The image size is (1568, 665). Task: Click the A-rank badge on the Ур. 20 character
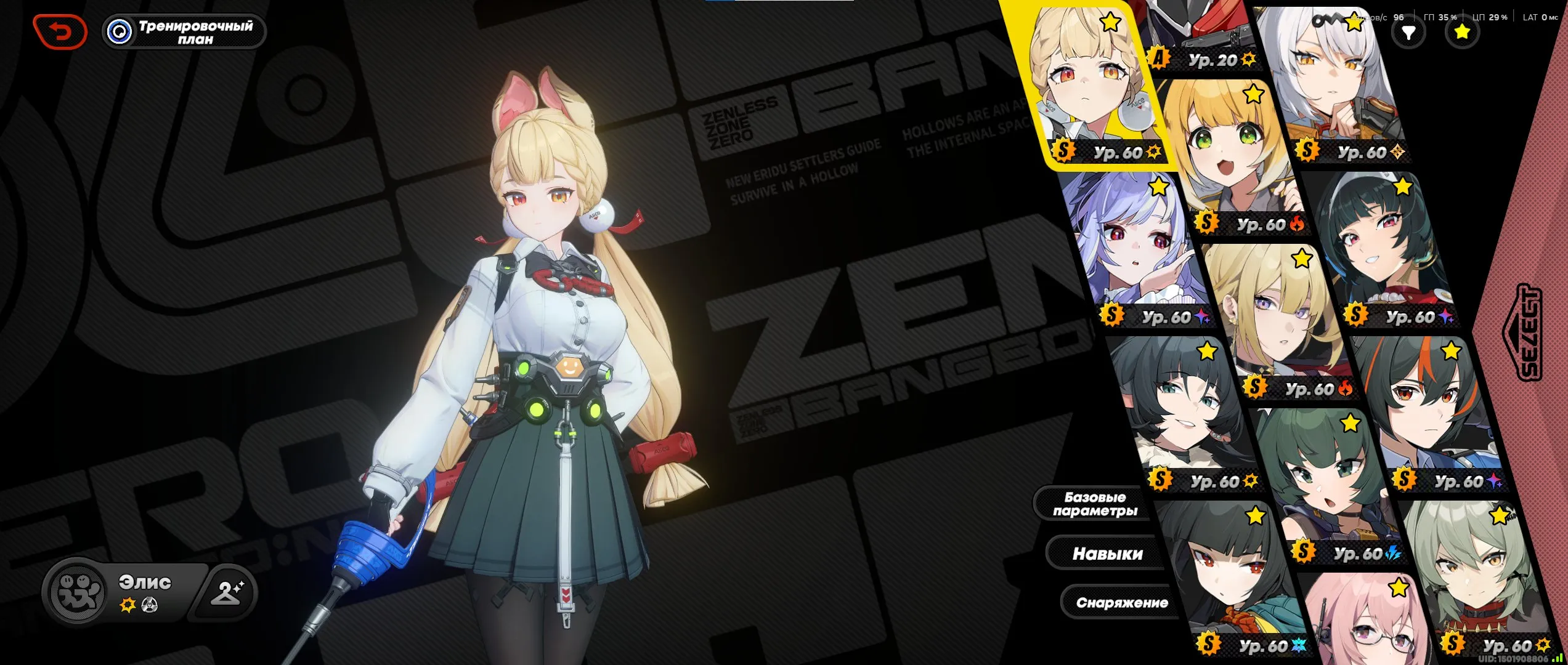(1157, 59)
